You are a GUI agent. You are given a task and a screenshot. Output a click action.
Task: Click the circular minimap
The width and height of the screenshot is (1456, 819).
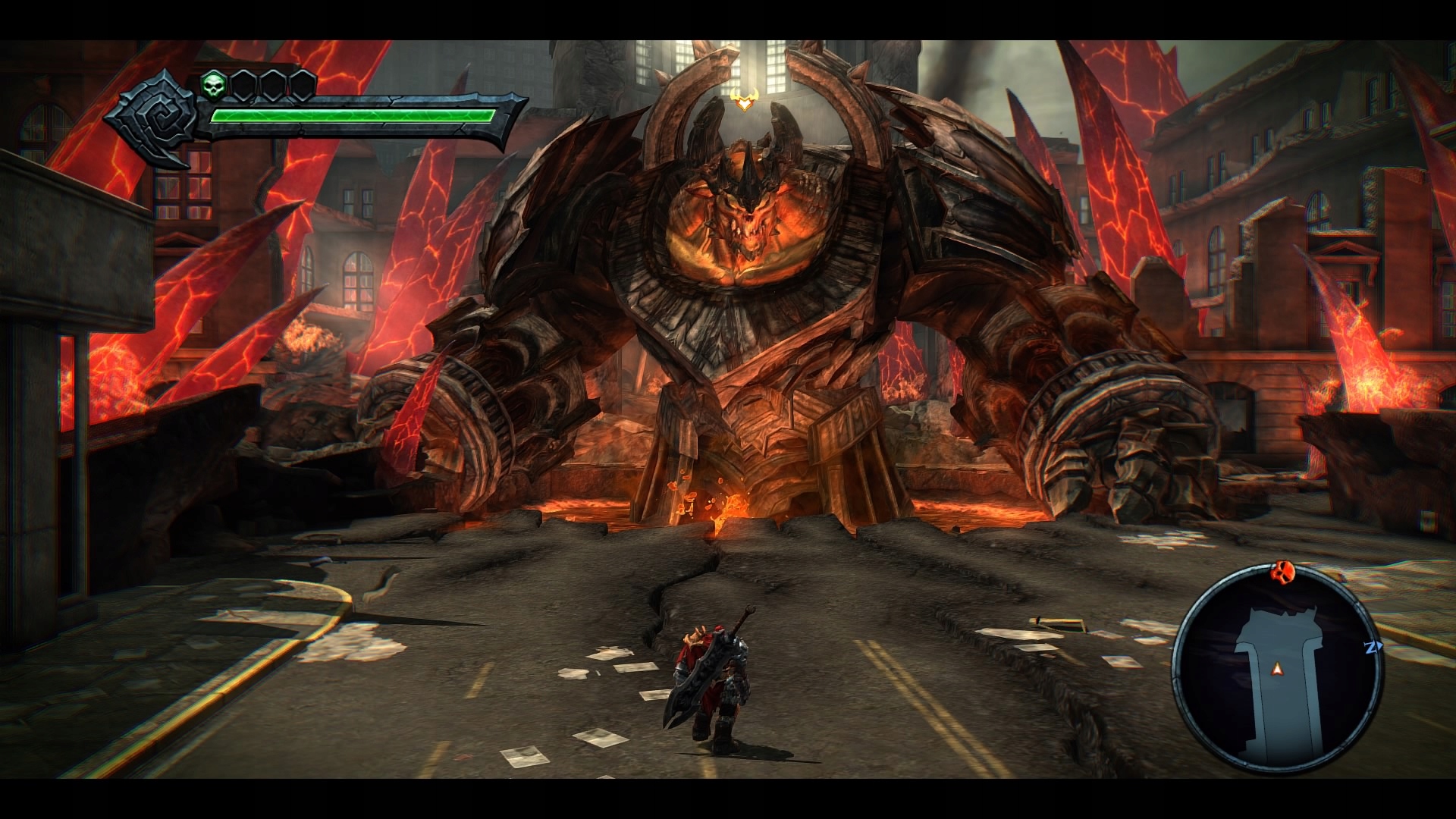[x=1278, y=669]
